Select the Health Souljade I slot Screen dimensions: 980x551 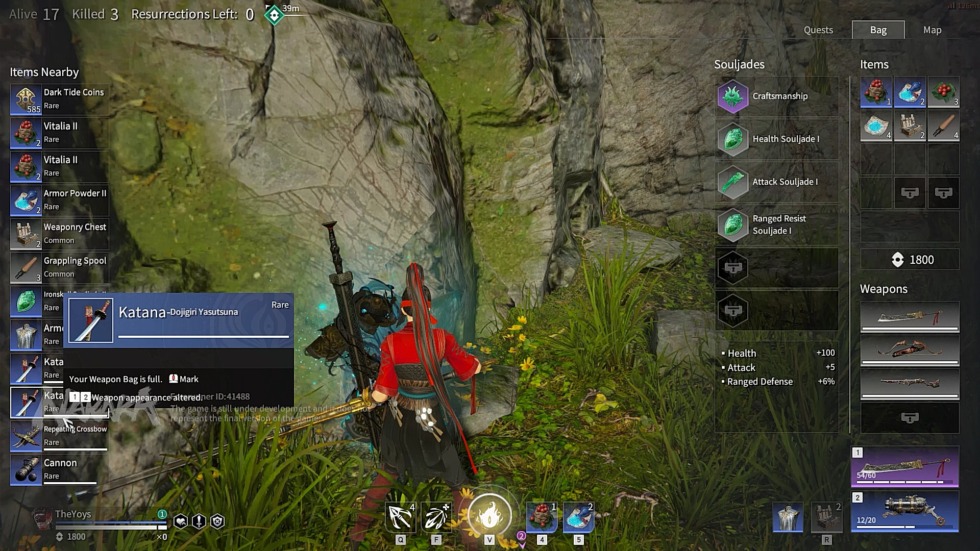pyautogui.click(x=777, y=140)
